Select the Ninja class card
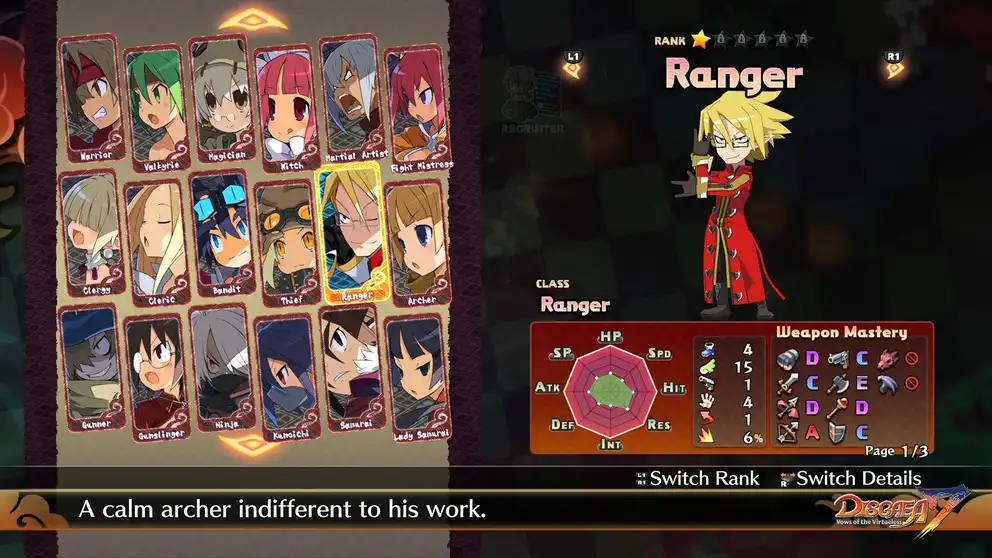992x558 pixels. (219, 372)
